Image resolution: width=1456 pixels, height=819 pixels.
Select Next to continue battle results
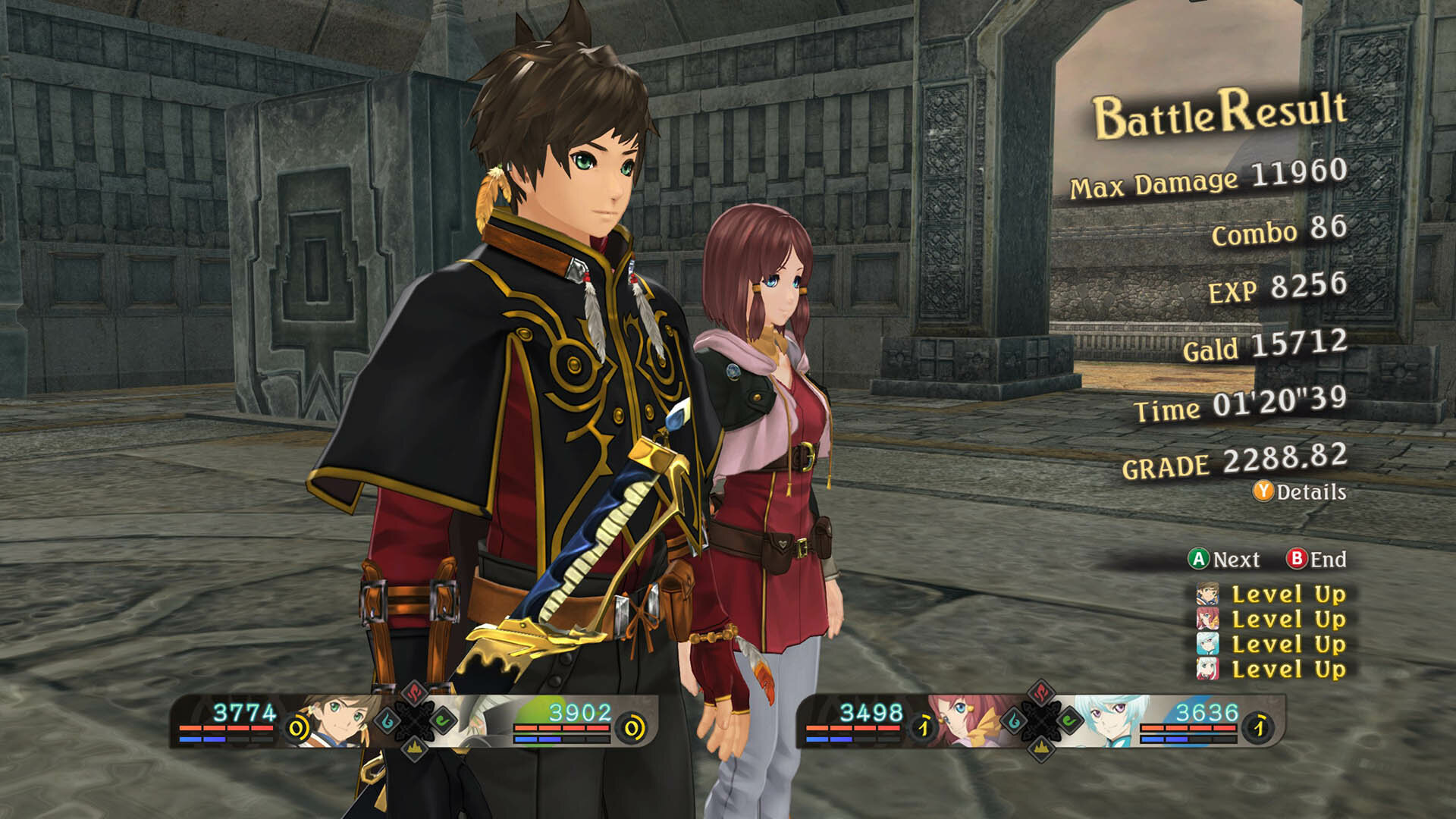[x=1224, y=560]
